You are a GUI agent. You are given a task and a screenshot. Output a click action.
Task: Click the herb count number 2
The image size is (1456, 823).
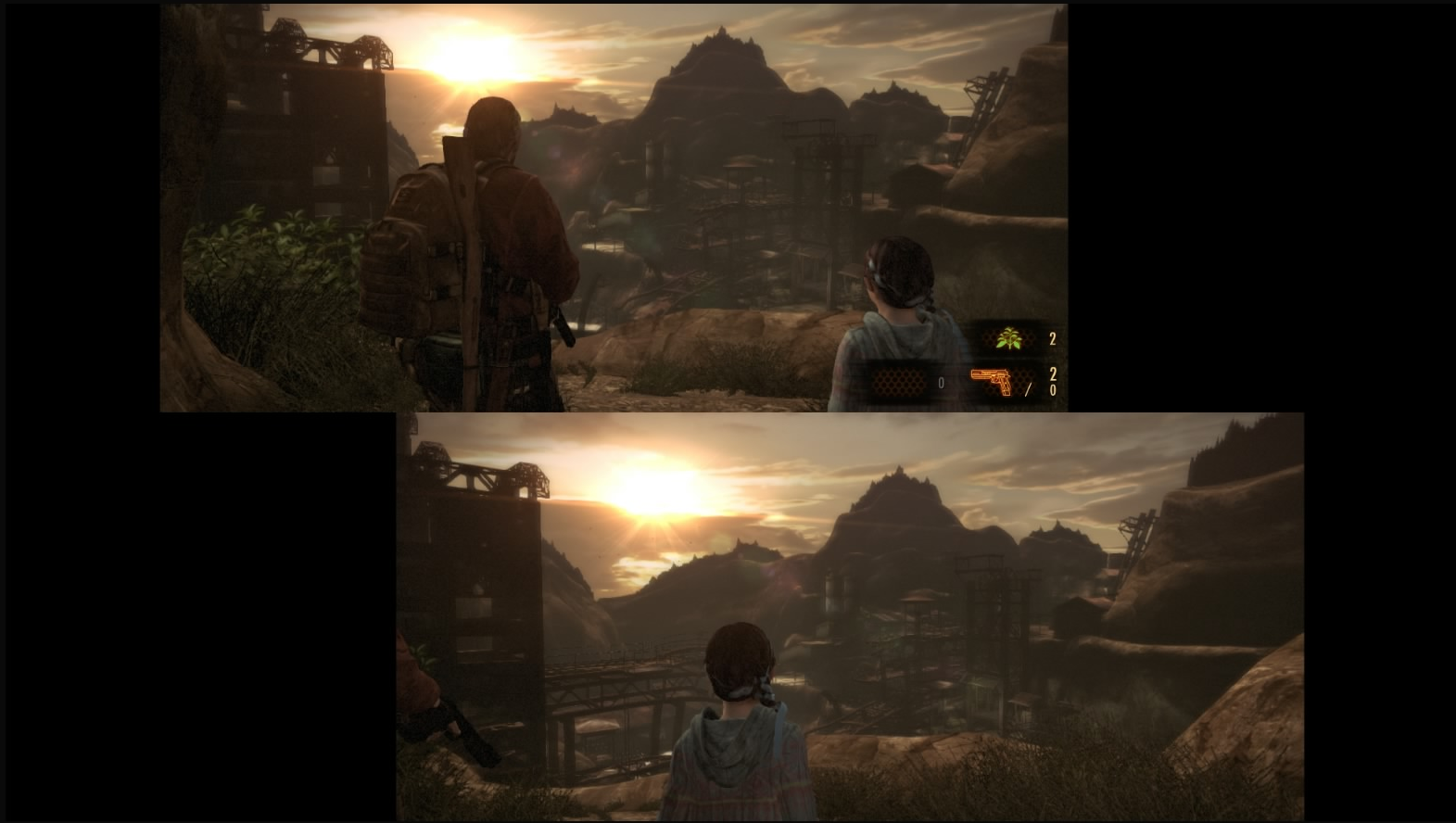tap(1051, 339)
